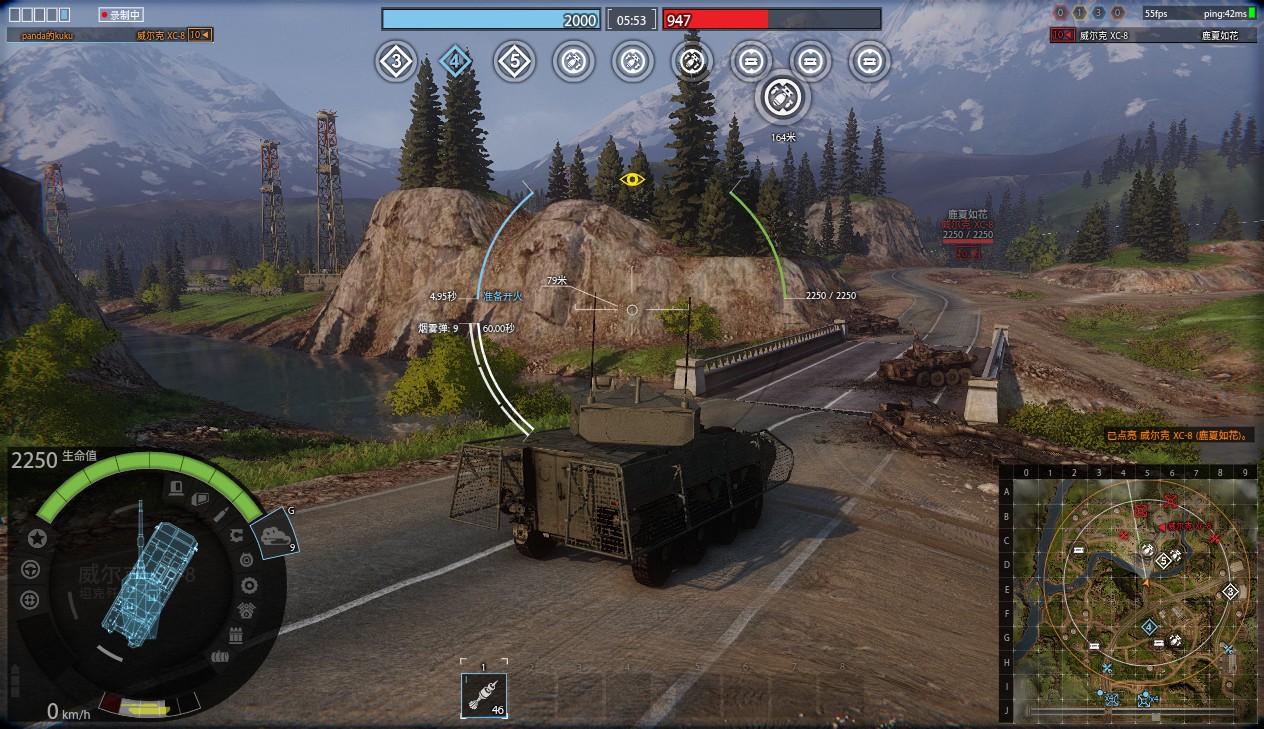
Task: Click the objective 5 marker on the minimap
Action: tap(1163, 561)
